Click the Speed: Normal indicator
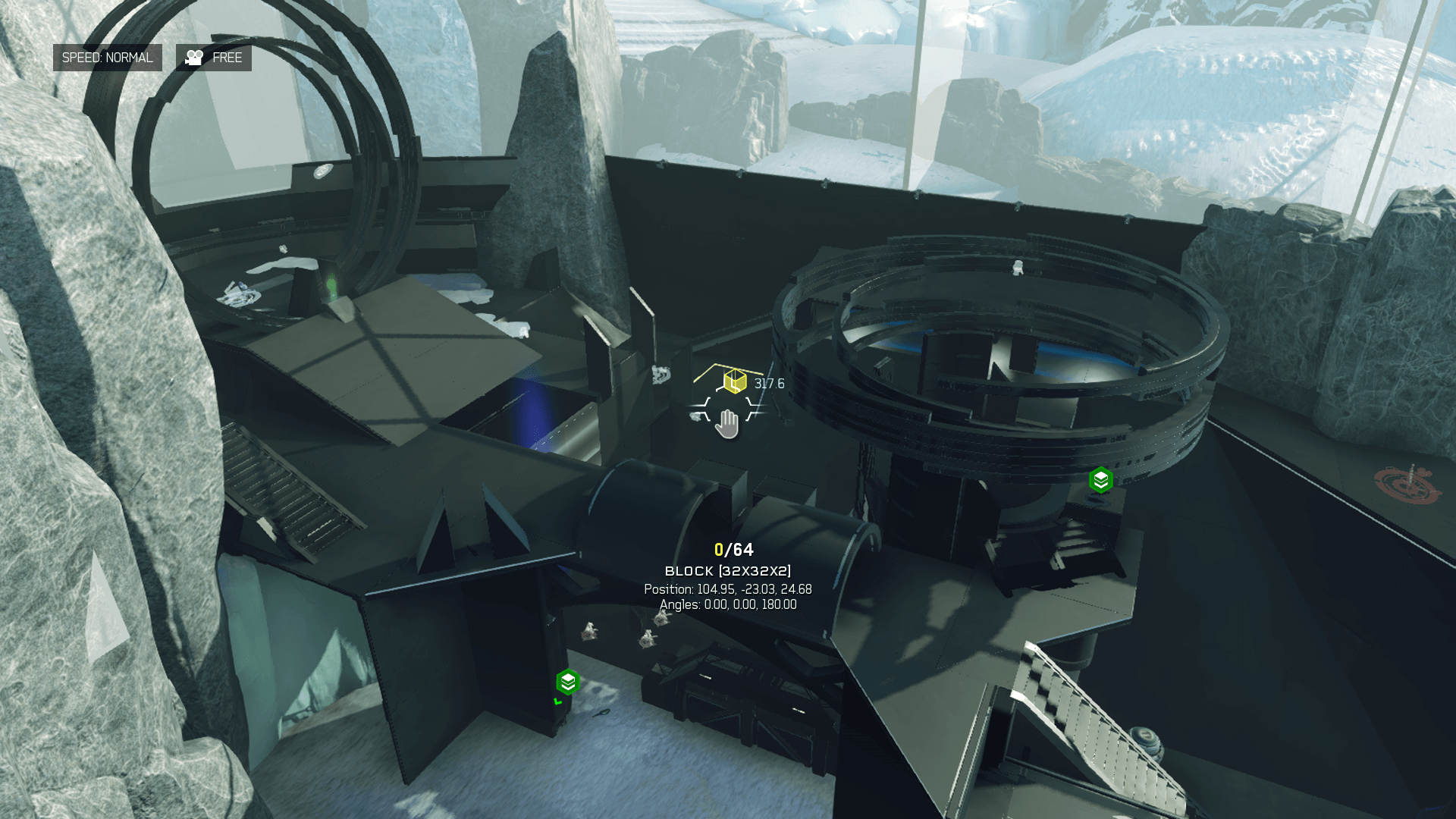 [x=107, y=58]
